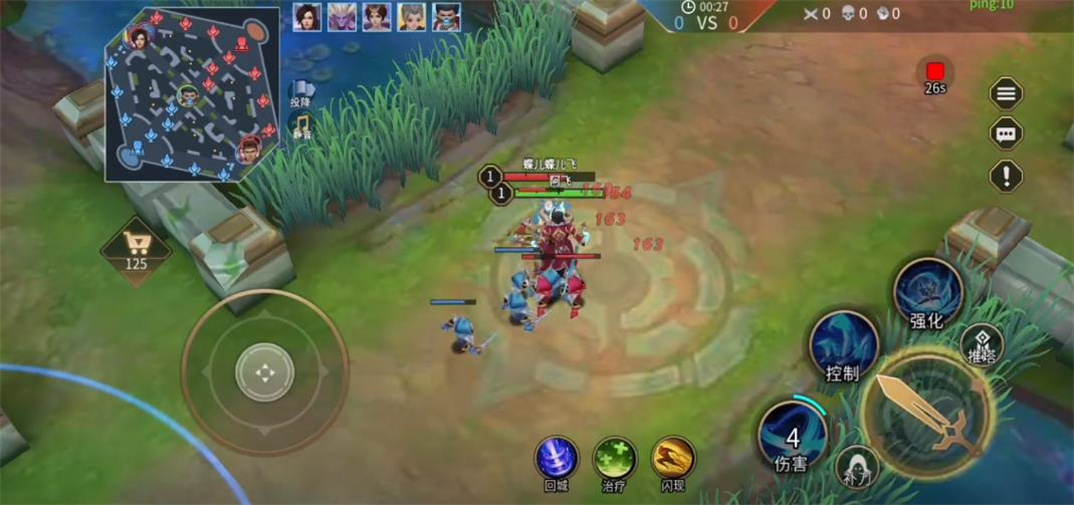Open the chat speech-bubble button
This screenshot has width=1074, height=505.
click(1006, 134)
